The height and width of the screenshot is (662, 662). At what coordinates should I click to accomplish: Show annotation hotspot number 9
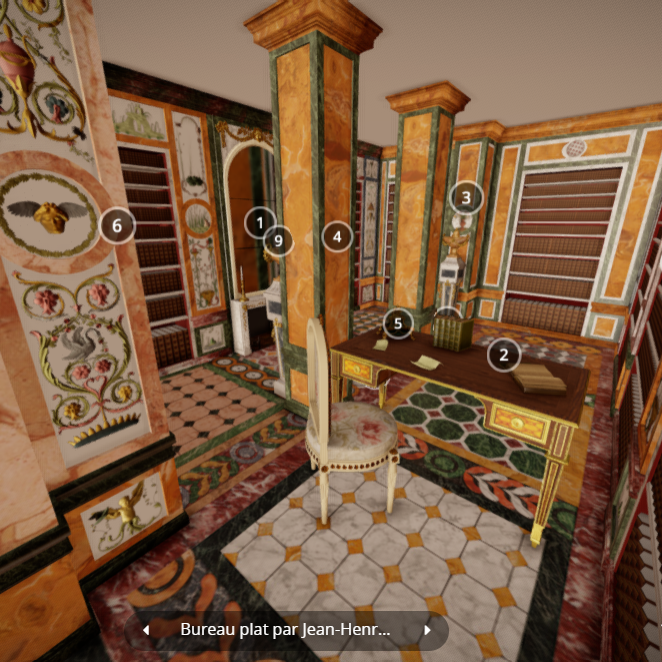(x=280, y=240)
